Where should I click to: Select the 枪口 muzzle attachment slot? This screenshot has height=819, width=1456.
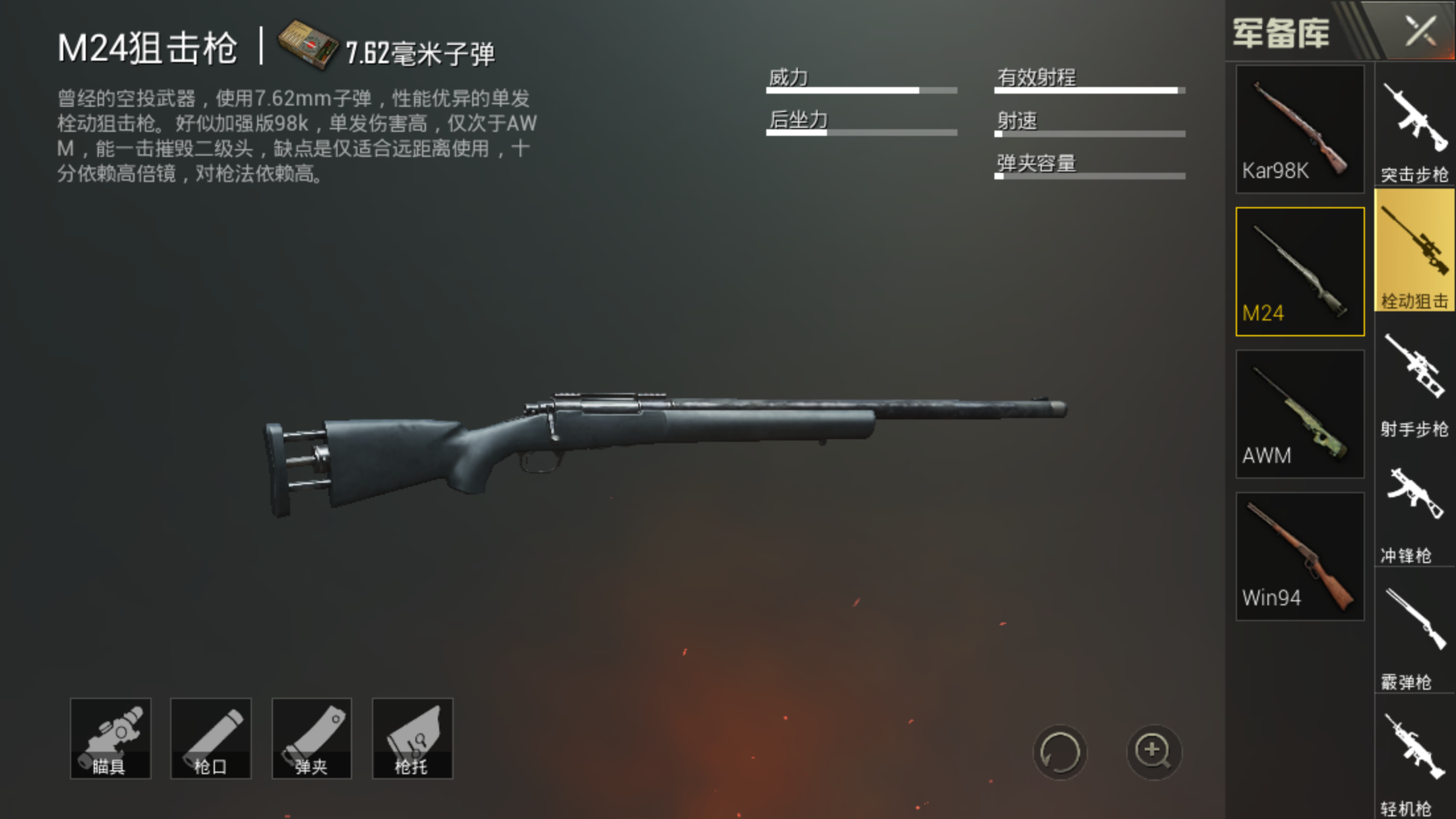pos(211,739)
